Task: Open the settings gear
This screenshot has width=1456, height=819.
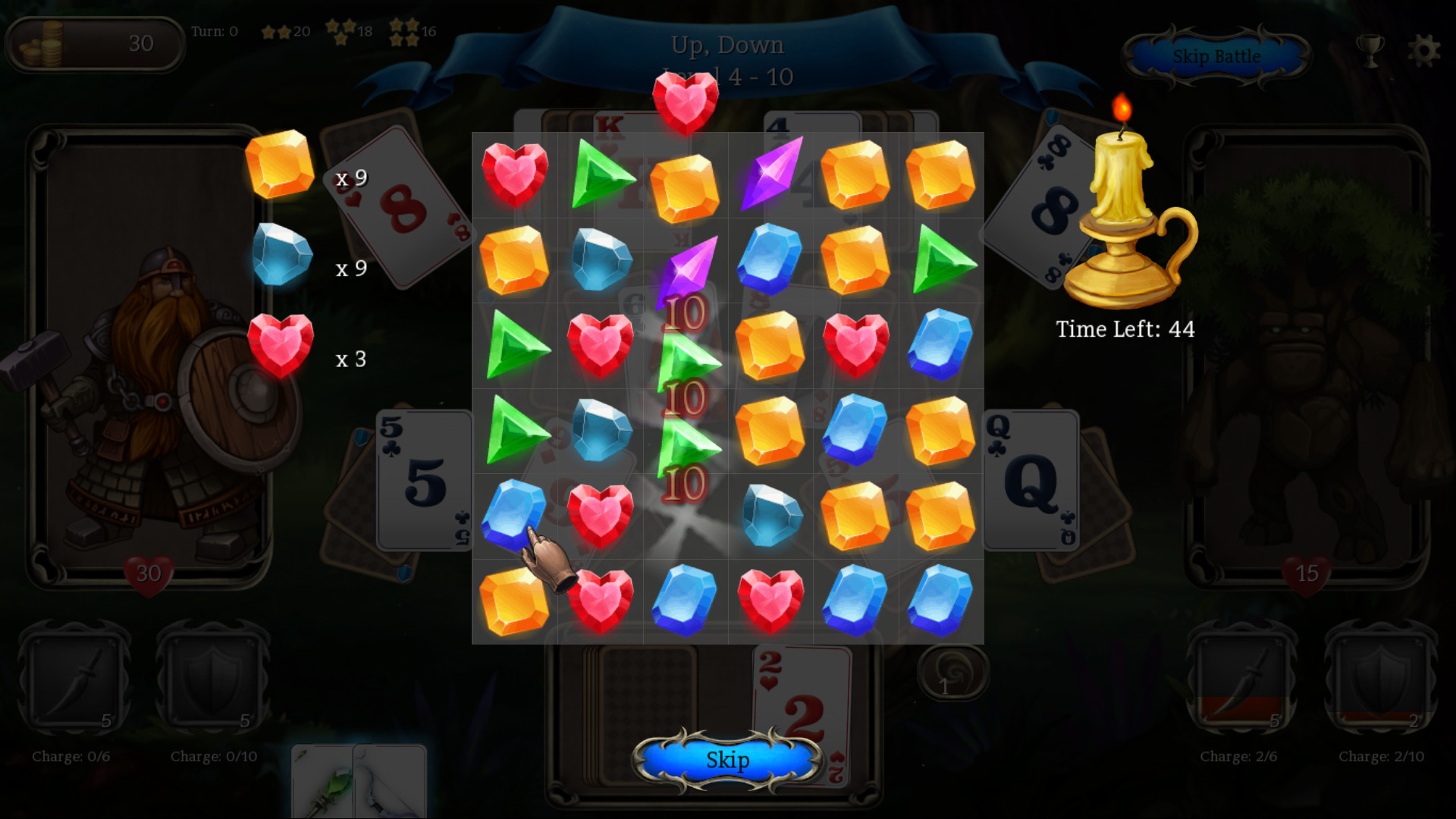Action: point(1425,50)
